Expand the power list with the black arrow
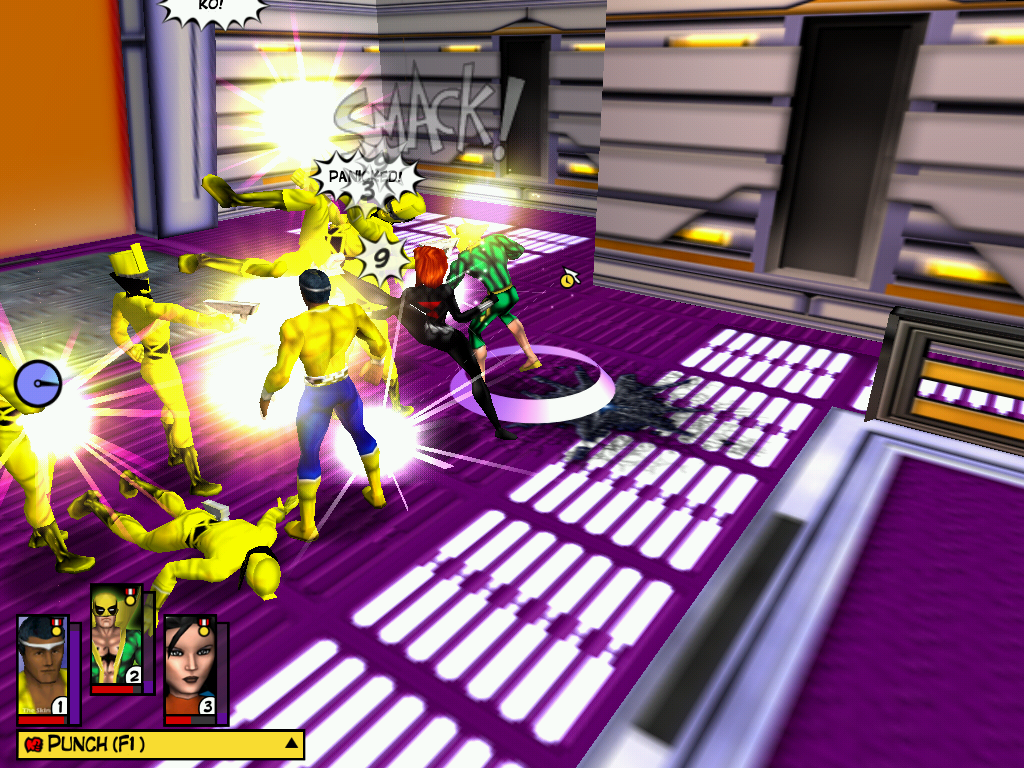The width and height of the screenshot is (1024, 768). (291, 743)
